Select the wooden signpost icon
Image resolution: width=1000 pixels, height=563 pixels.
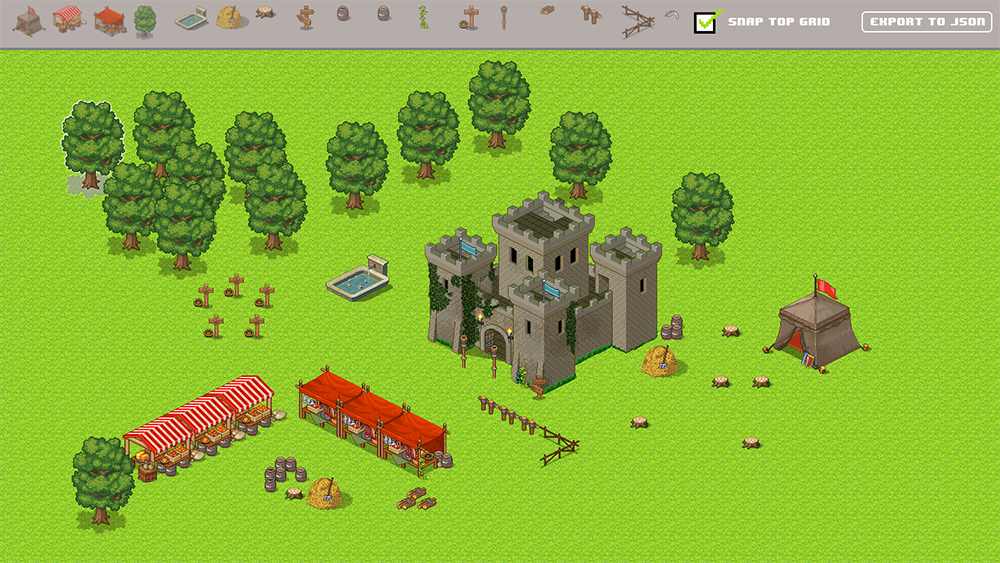[305, 17]
